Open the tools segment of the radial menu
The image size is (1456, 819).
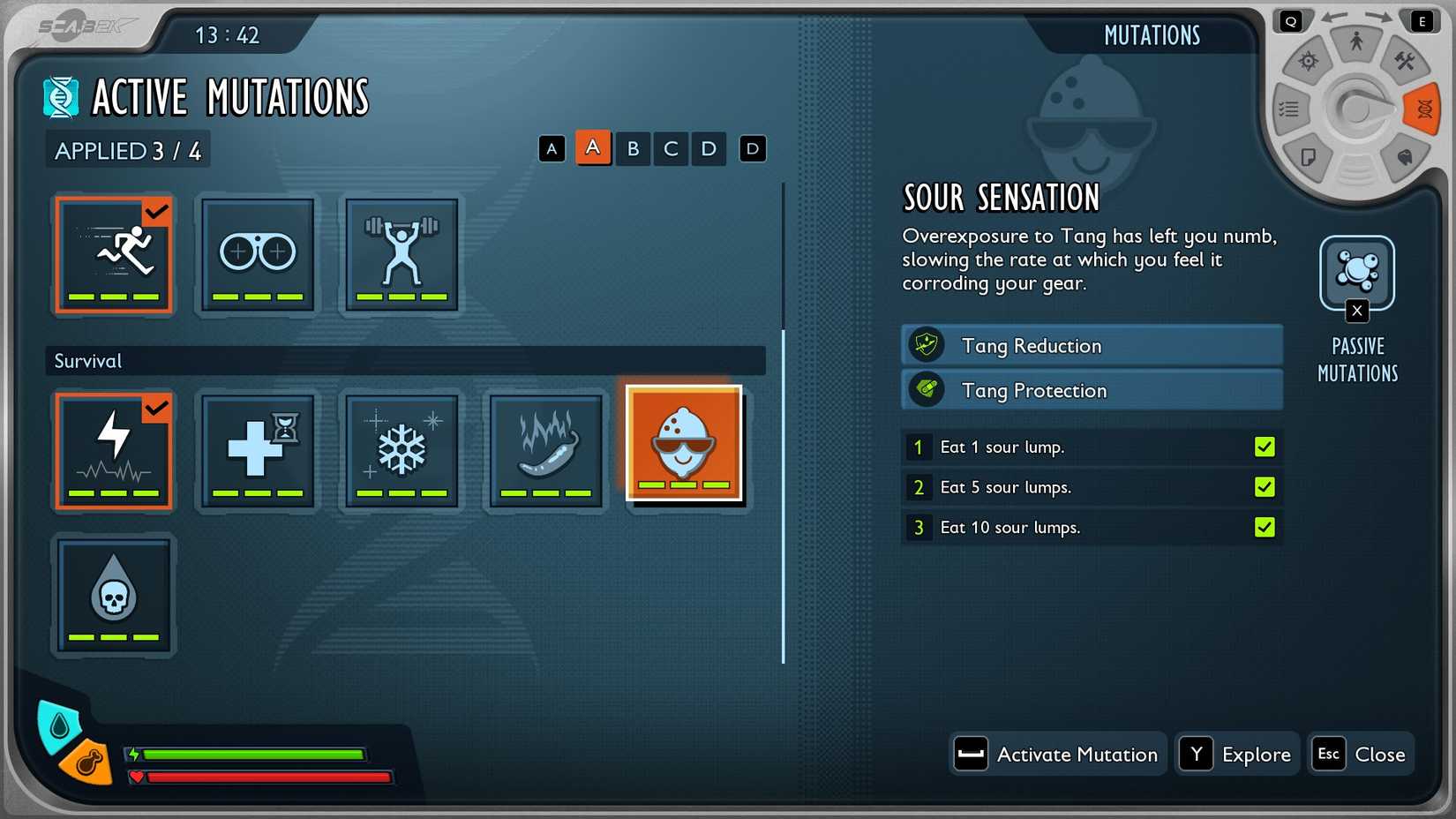(x=1407, y=60)
